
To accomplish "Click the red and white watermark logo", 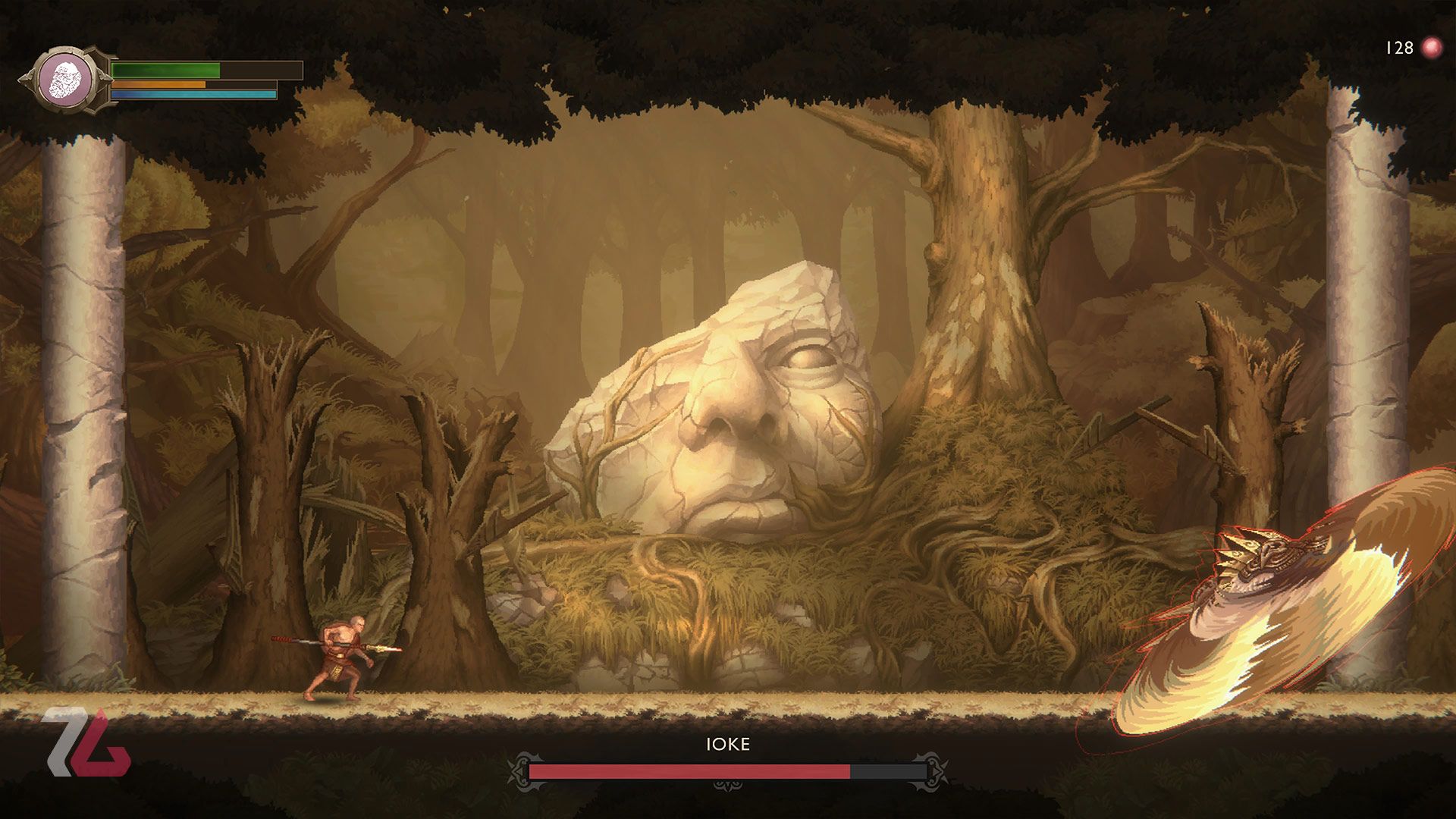I will tap(86, 743).
